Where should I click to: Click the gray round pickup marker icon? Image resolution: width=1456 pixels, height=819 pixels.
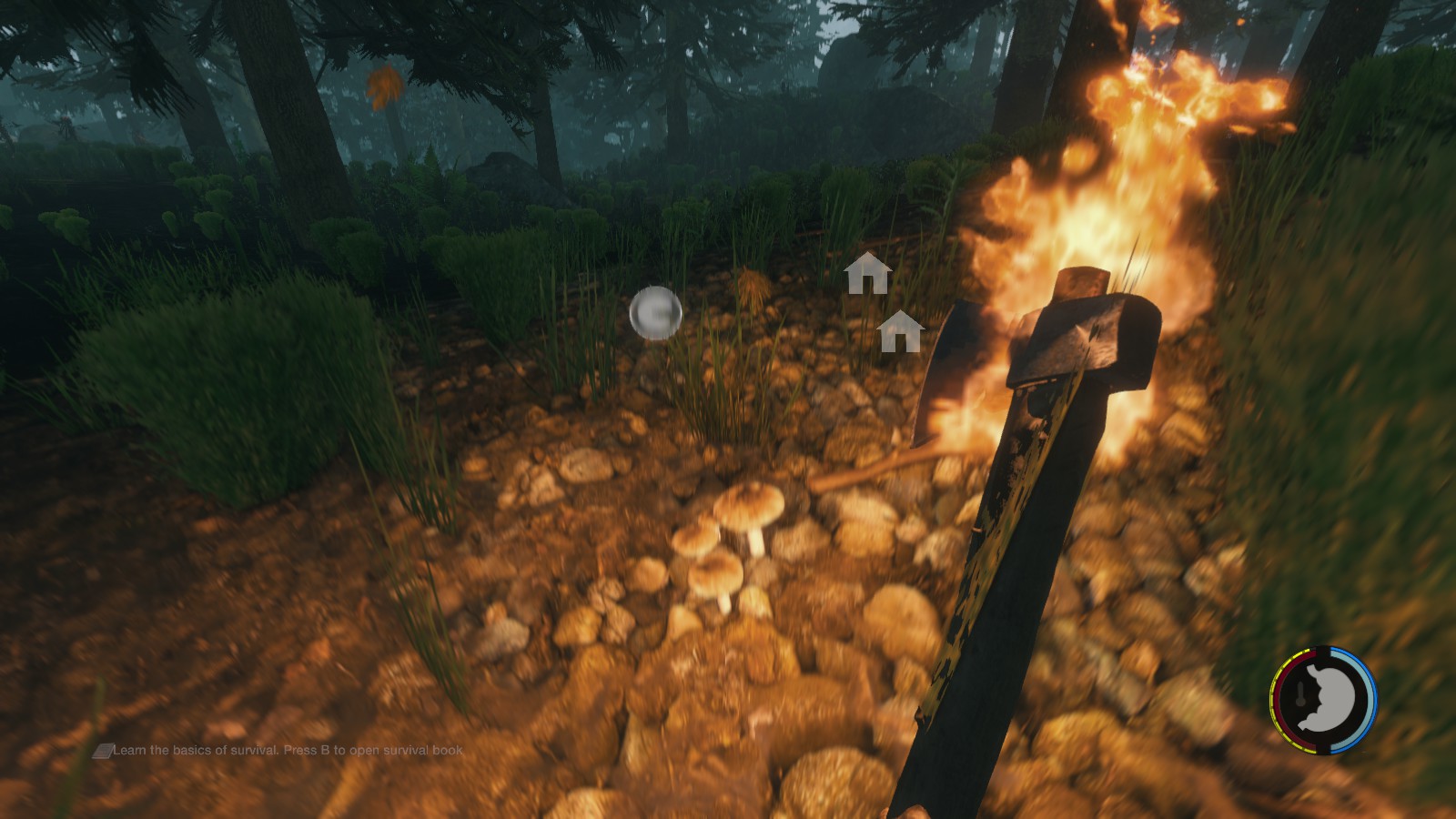click(655, 313)
